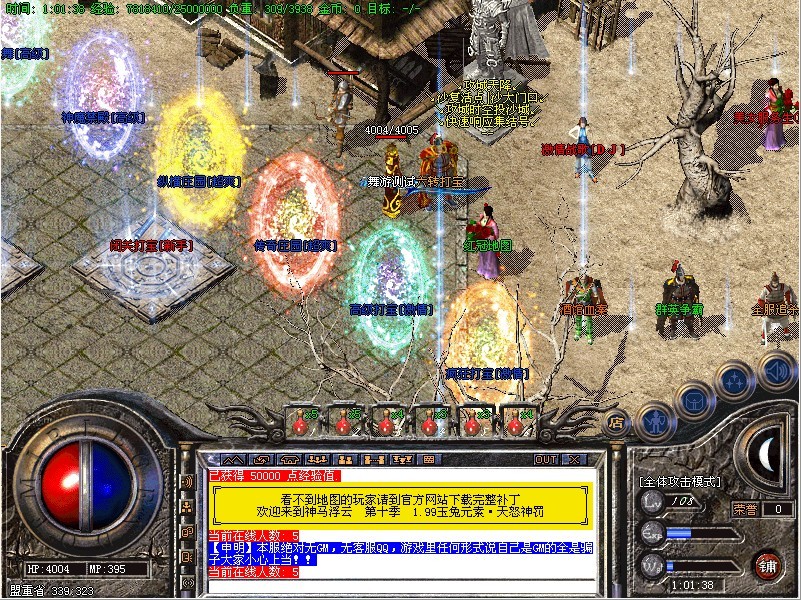Open the 店 shop button
The height and width of the screenshot is (600, 801).
pyautogui.click(x=617, y=422)
